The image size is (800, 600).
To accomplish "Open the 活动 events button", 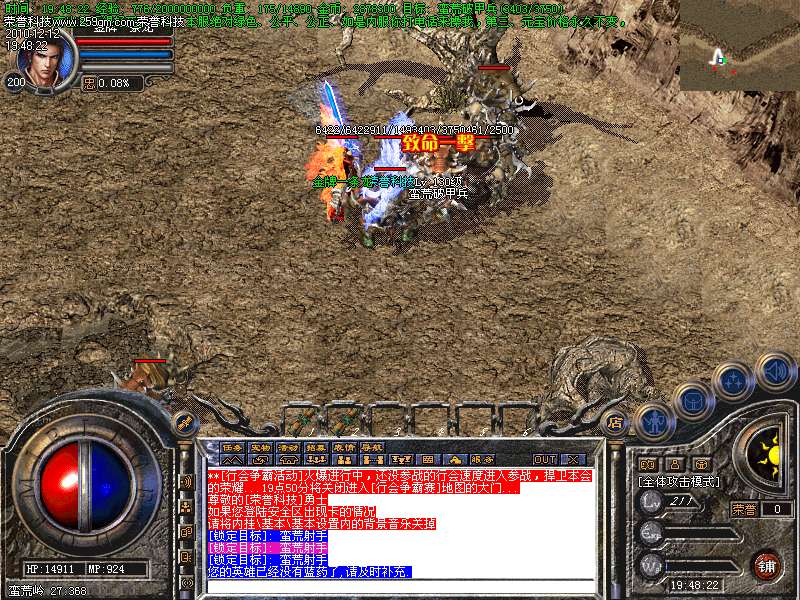I will pos(288,446).
